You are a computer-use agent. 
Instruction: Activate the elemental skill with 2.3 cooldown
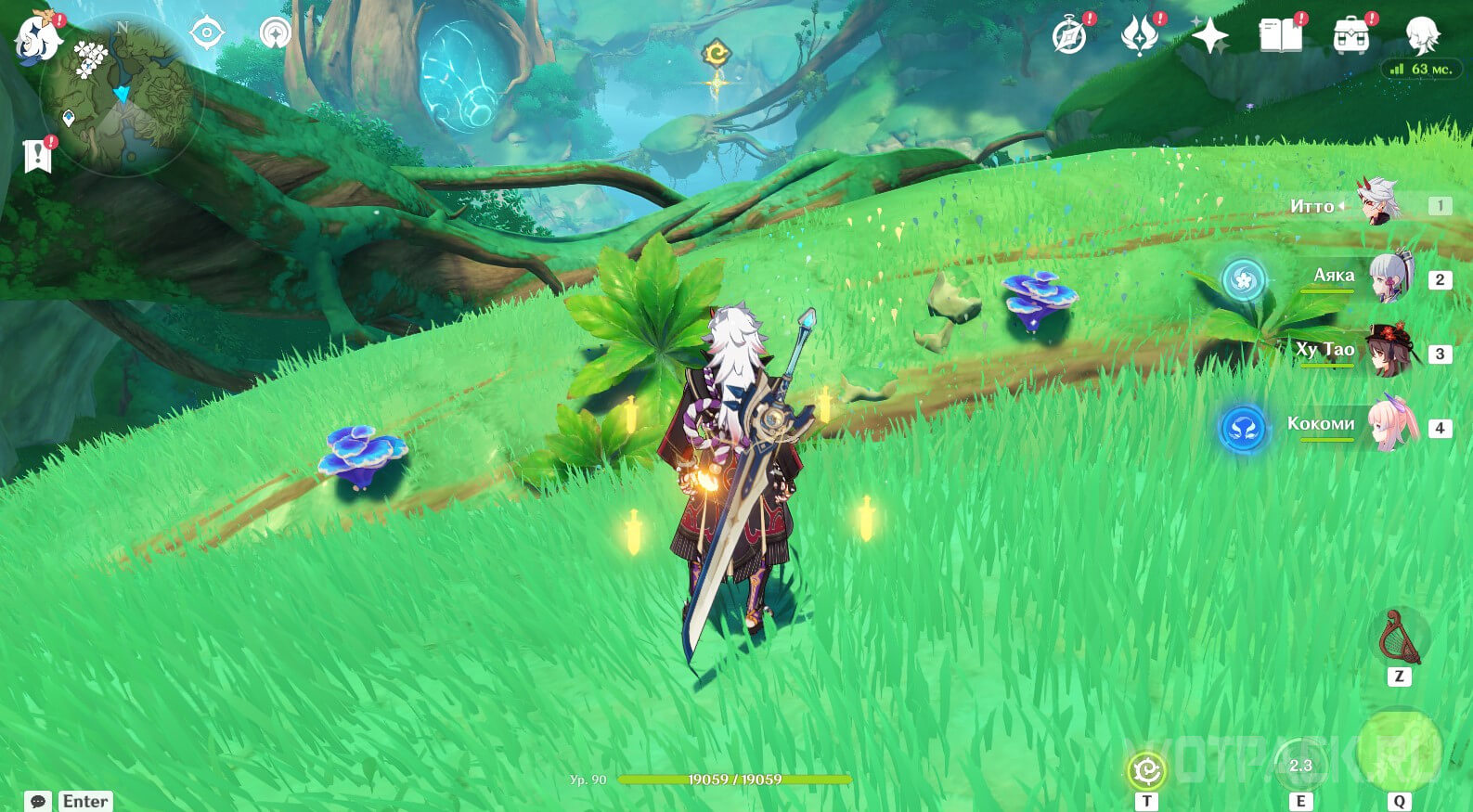tap(1300, 766)
